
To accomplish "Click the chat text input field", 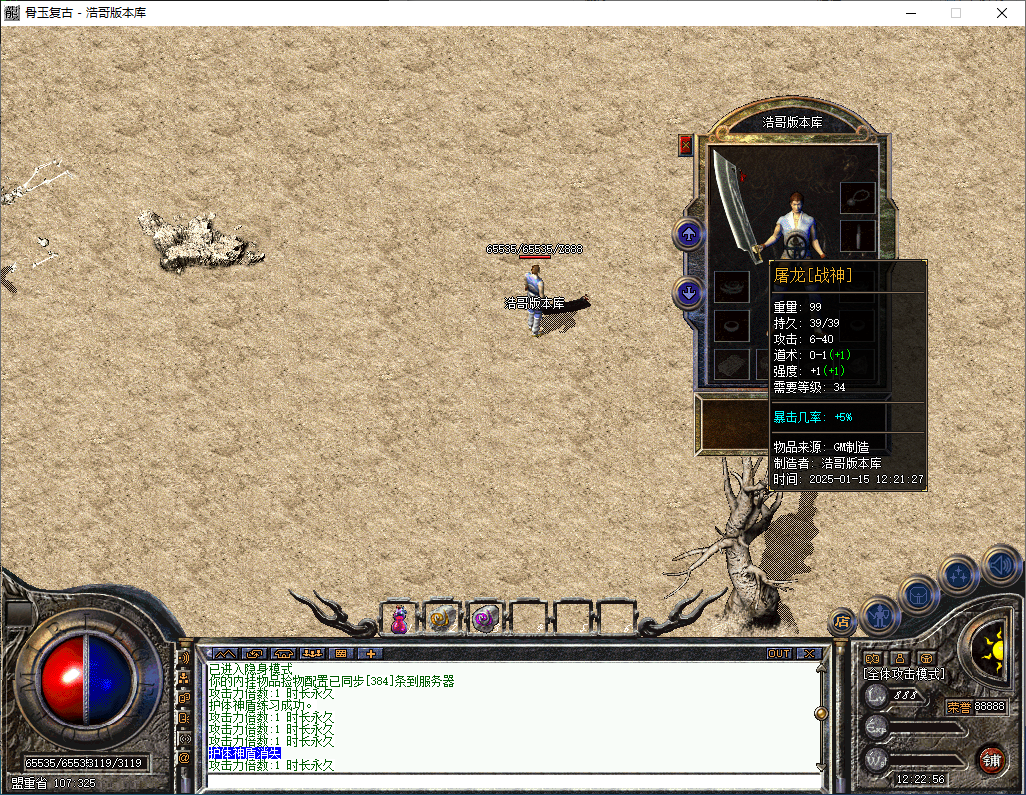I will coord(510,781).
